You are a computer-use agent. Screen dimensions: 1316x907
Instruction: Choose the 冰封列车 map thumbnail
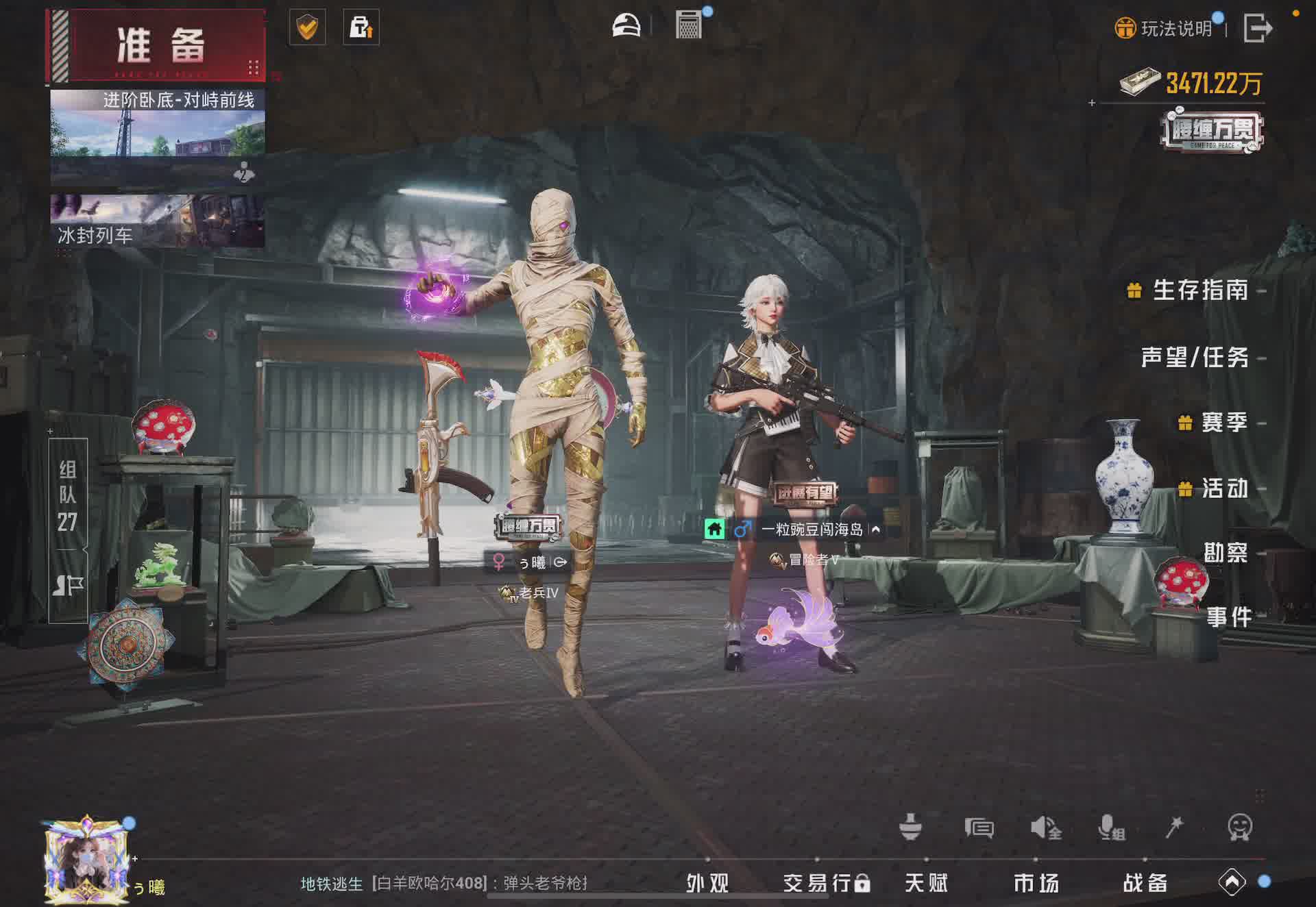click(x=158, y=221)
